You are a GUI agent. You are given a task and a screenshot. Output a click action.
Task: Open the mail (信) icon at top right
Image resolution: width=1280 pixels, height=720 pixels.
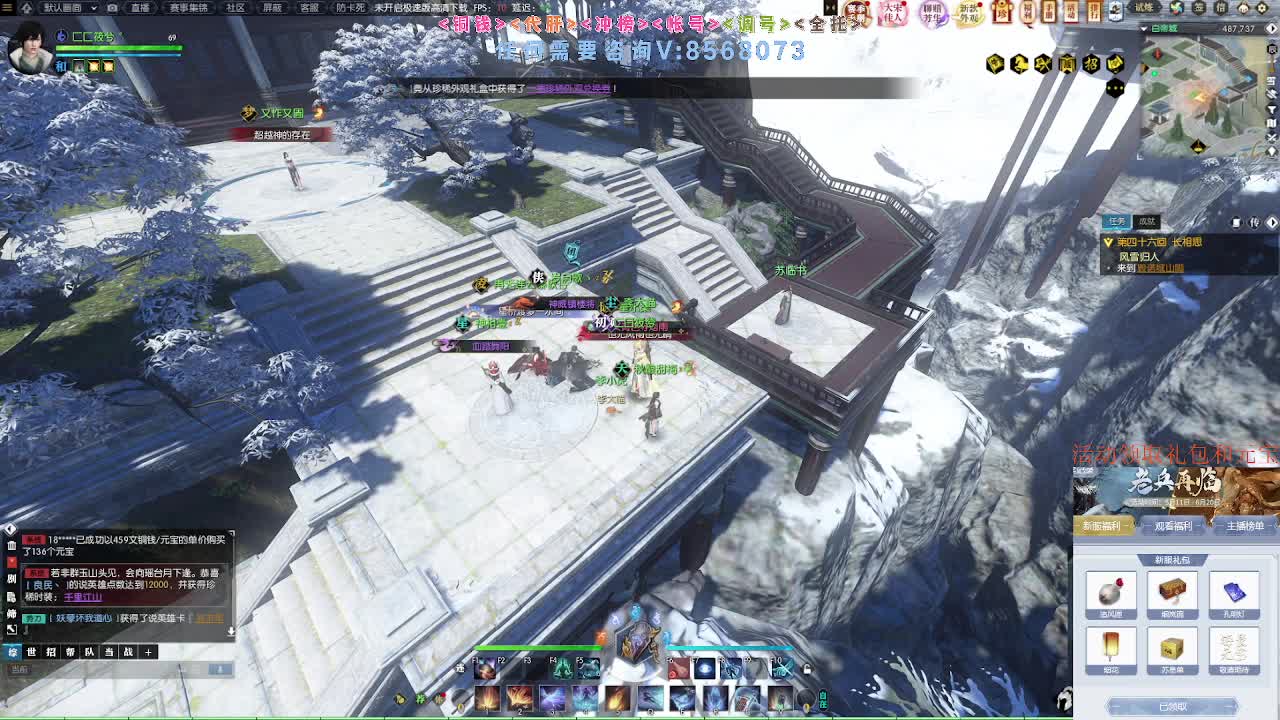(x=1219, y=8)
